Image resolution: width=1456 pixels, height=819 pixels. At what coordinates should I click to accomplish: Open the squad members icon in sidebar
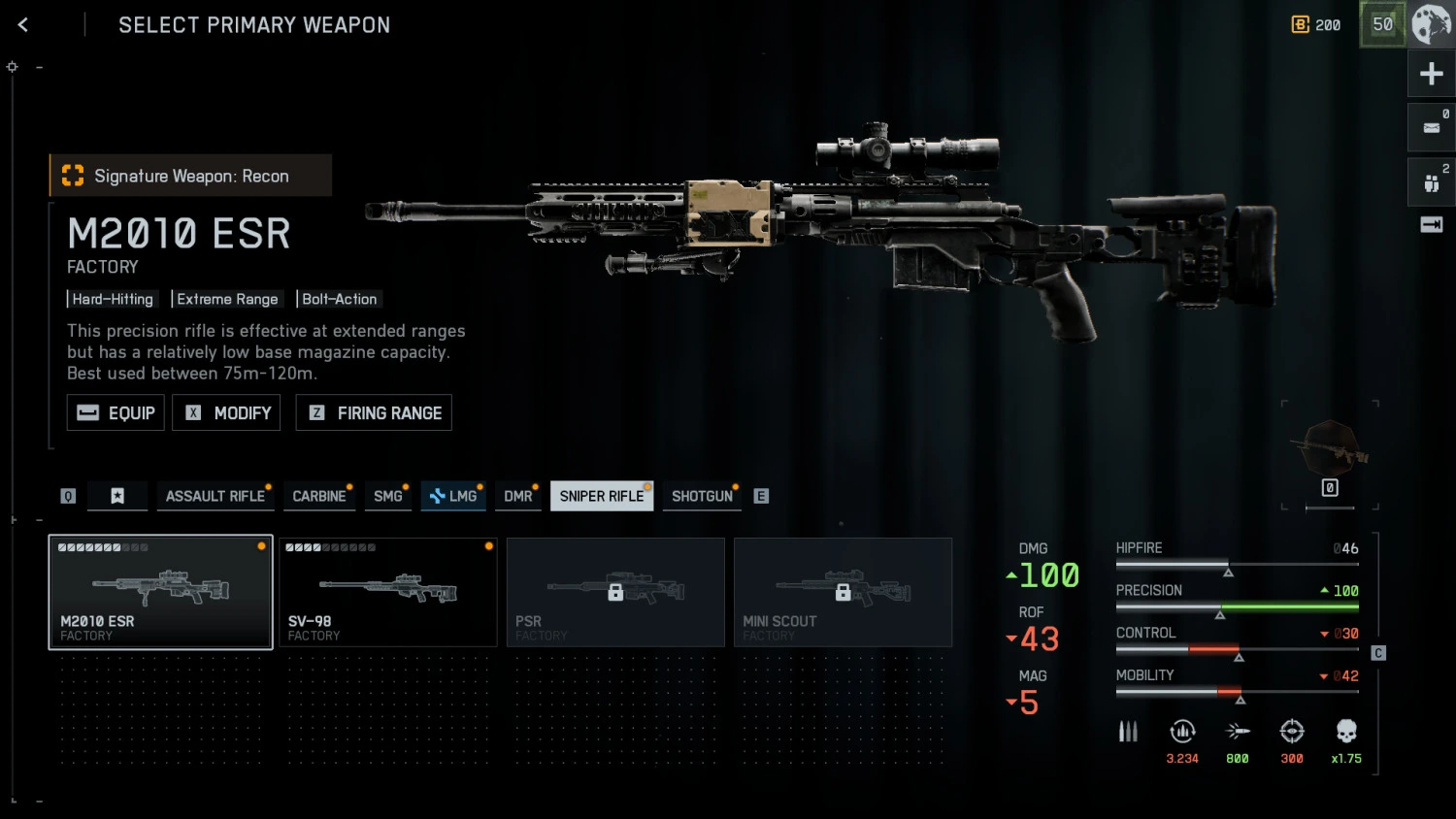click(1431, 182)
